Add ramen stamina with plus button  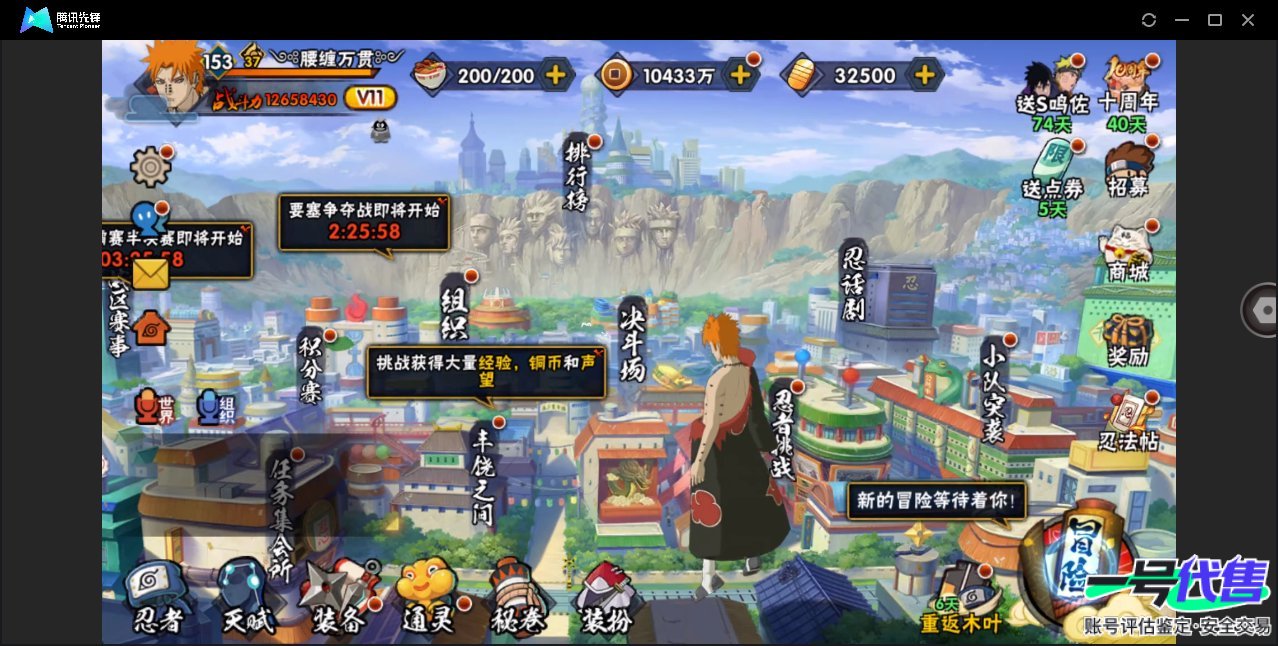[x=555, y=74]
